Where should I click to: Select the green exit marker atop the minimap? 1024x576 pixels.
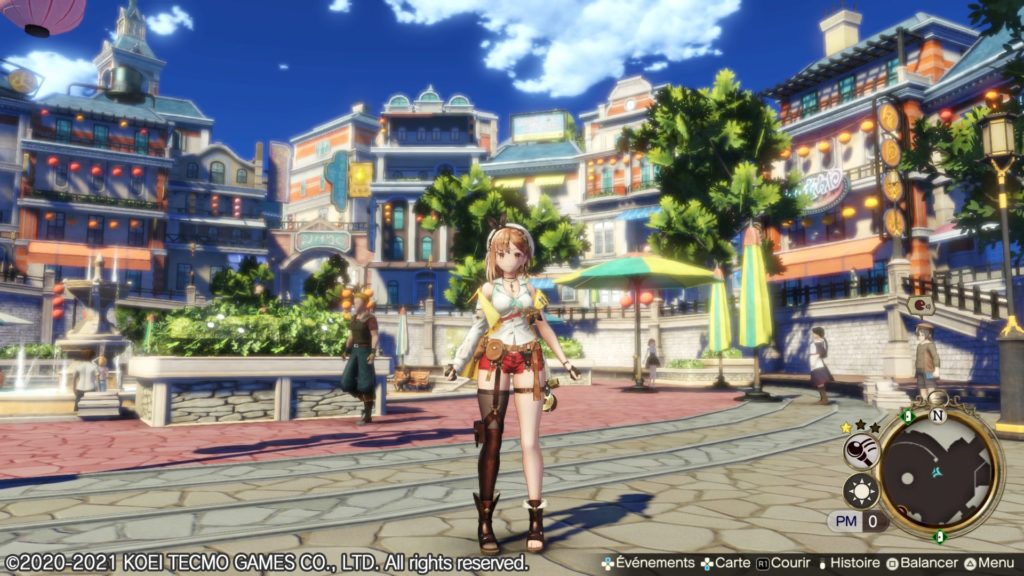click(907, 415)
